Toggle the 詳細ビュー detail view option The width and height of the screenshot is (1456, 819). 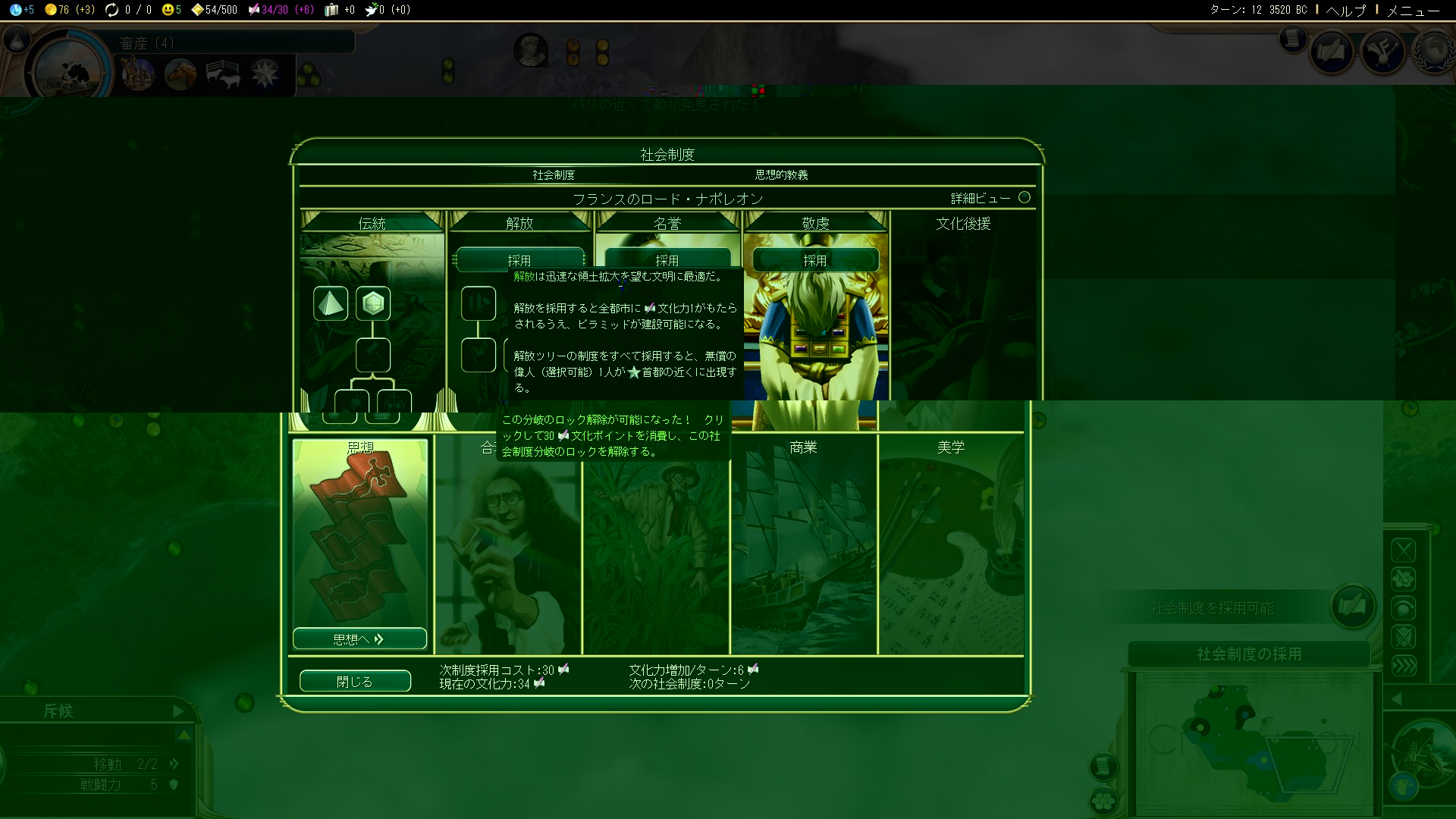1024,197
